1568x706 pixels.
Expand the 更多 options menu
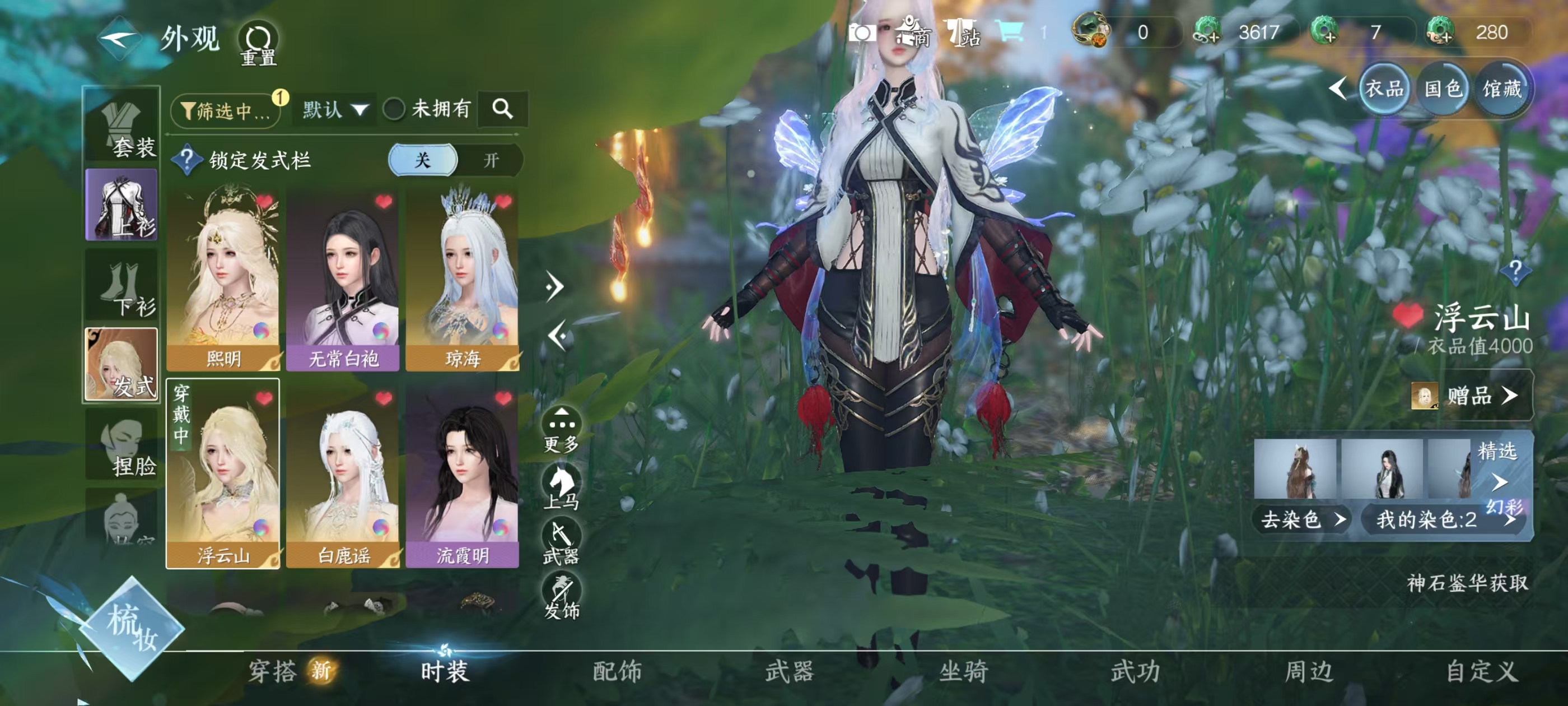click(561, 421)
